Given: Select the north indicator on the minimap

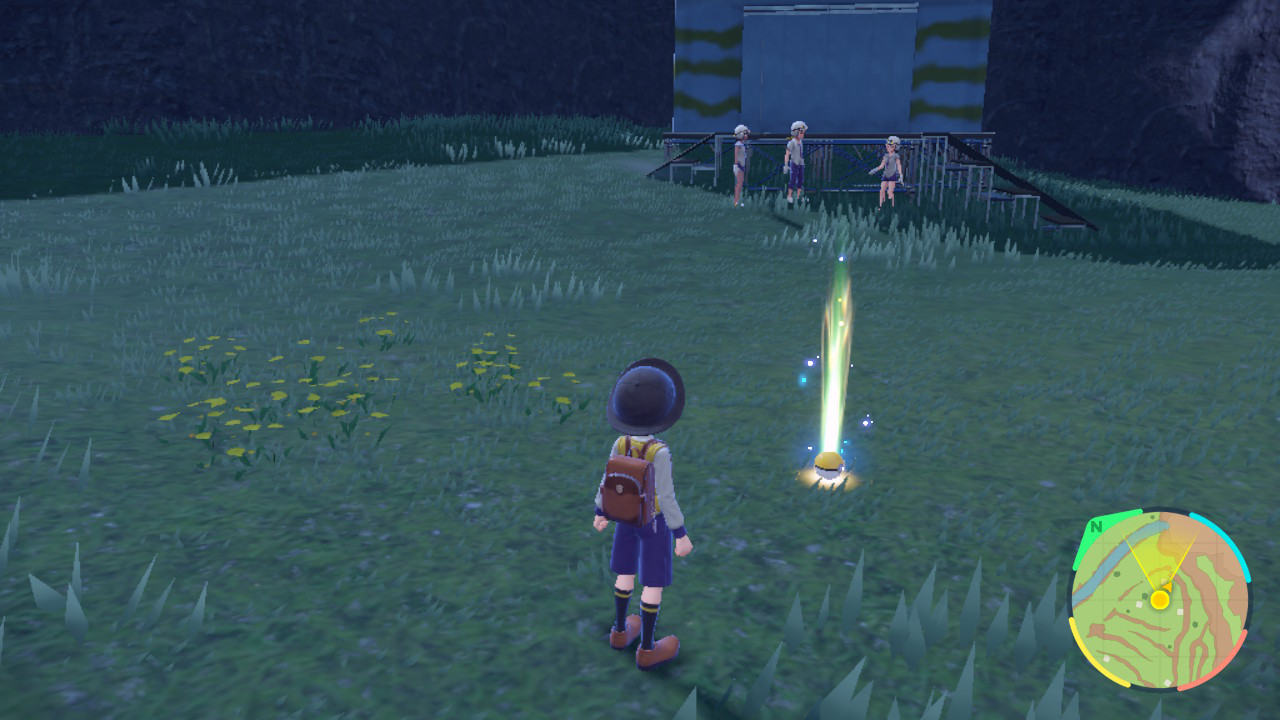Looking at the screenshot, I should tap(1097, 527).
